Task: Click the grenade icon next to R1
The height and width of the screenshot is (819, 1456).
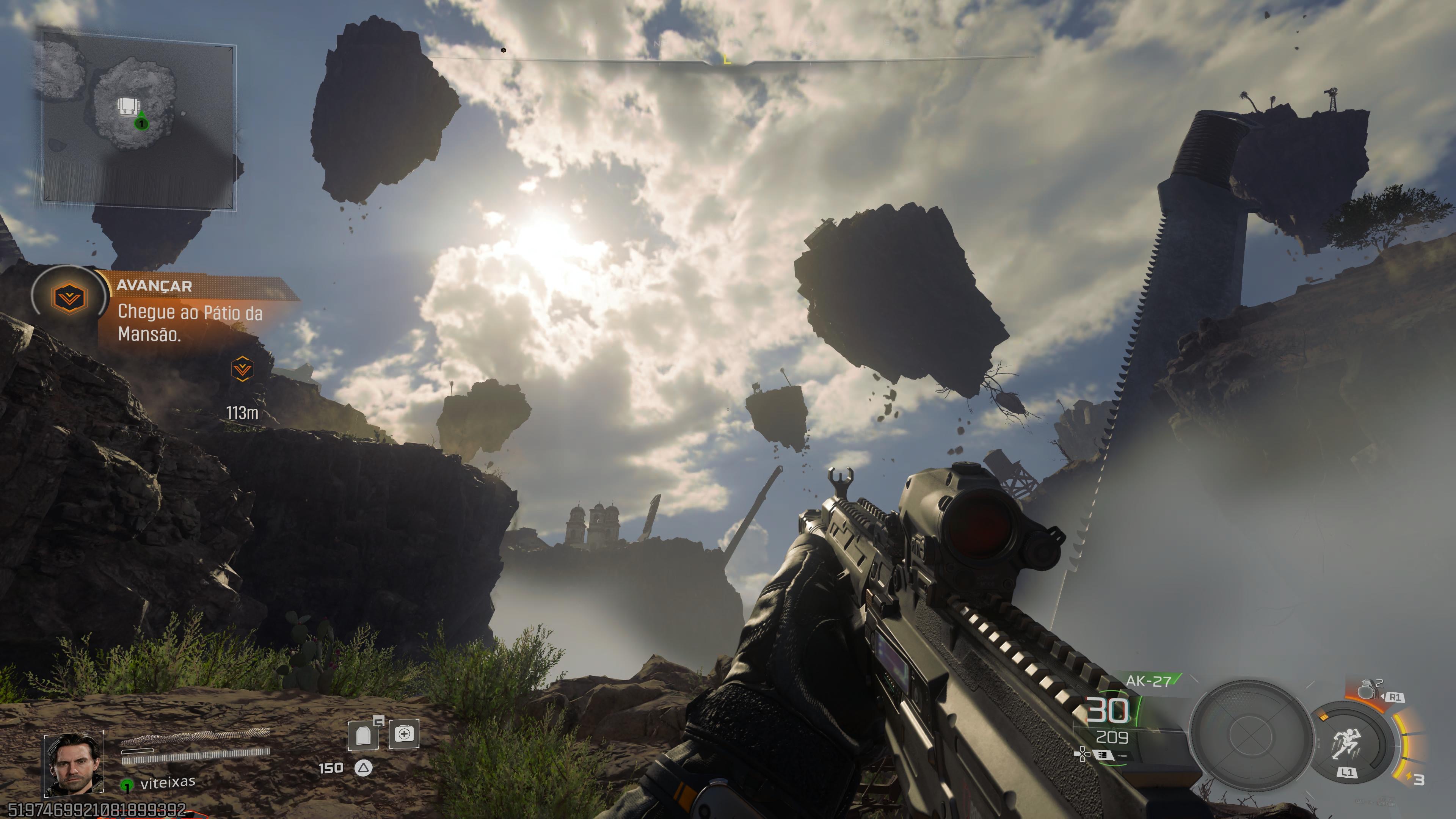Action: point(1368,690)
